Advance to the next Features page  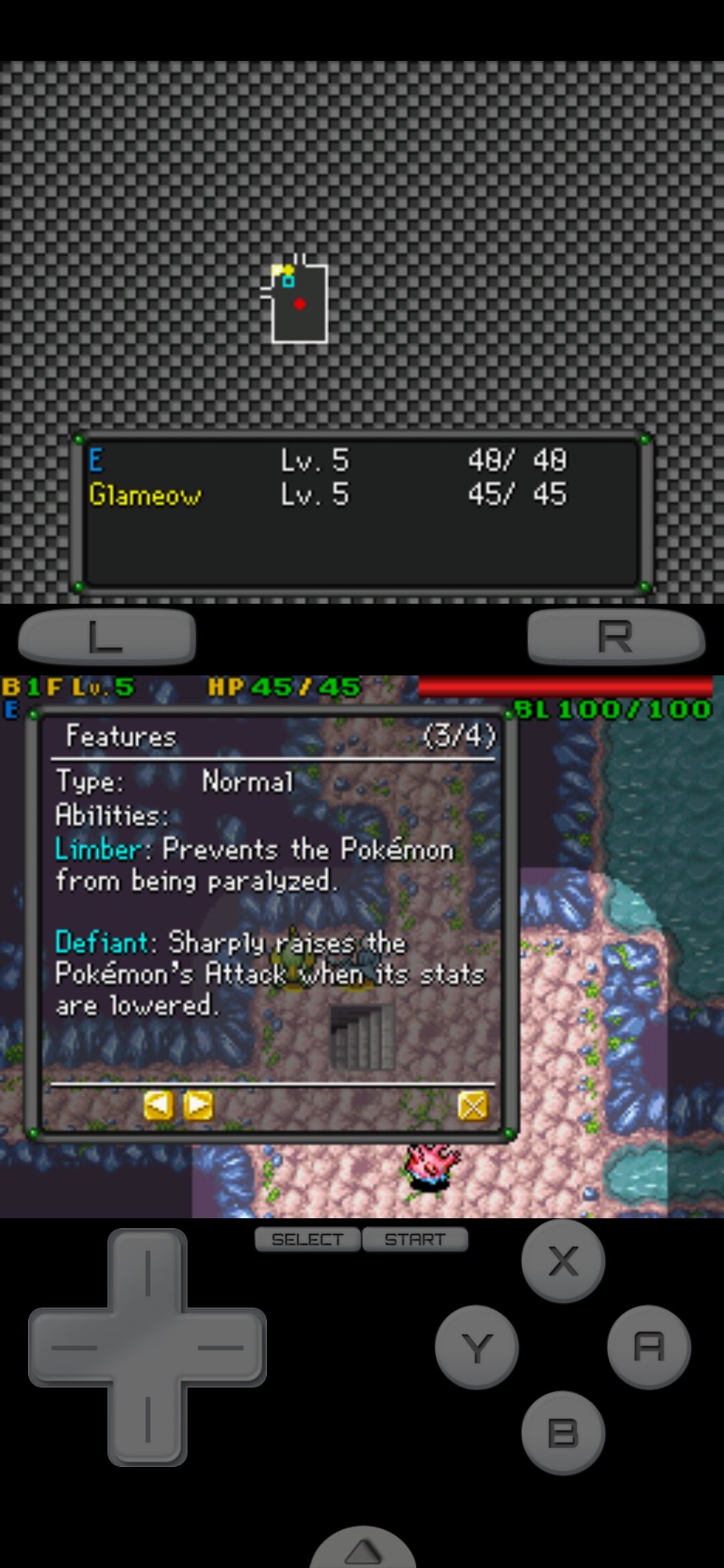[x=198, y=1106]
